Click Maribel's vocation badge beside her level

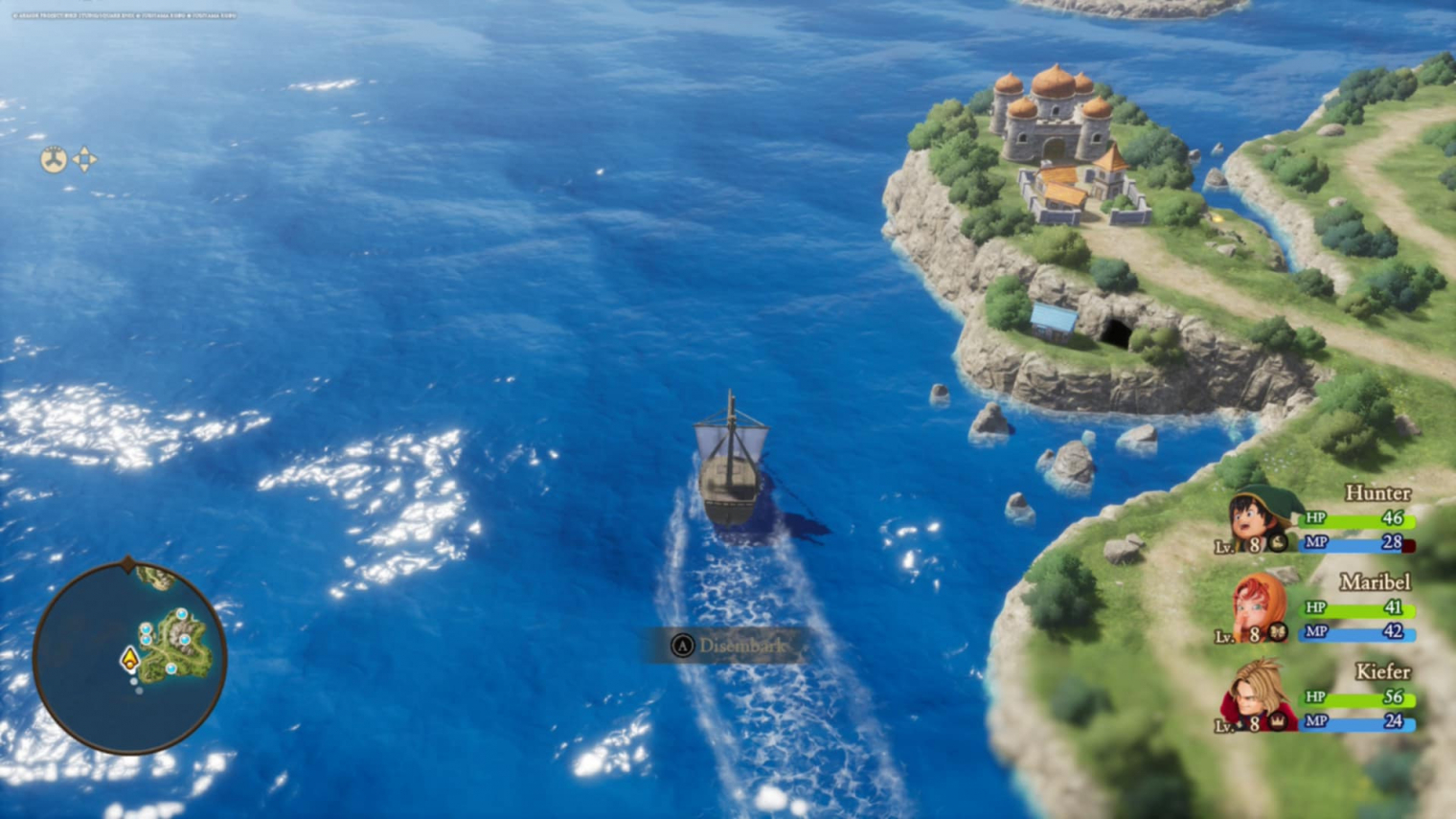[1278, 632]
